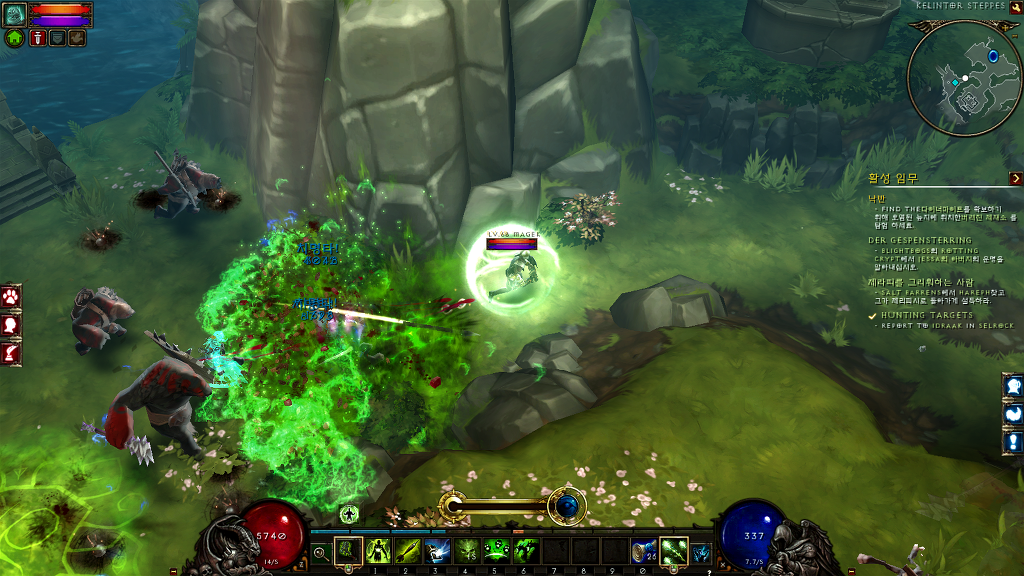Activate the green spear skill slot
Screen dimensions: 1024x576
pos(407,551)
